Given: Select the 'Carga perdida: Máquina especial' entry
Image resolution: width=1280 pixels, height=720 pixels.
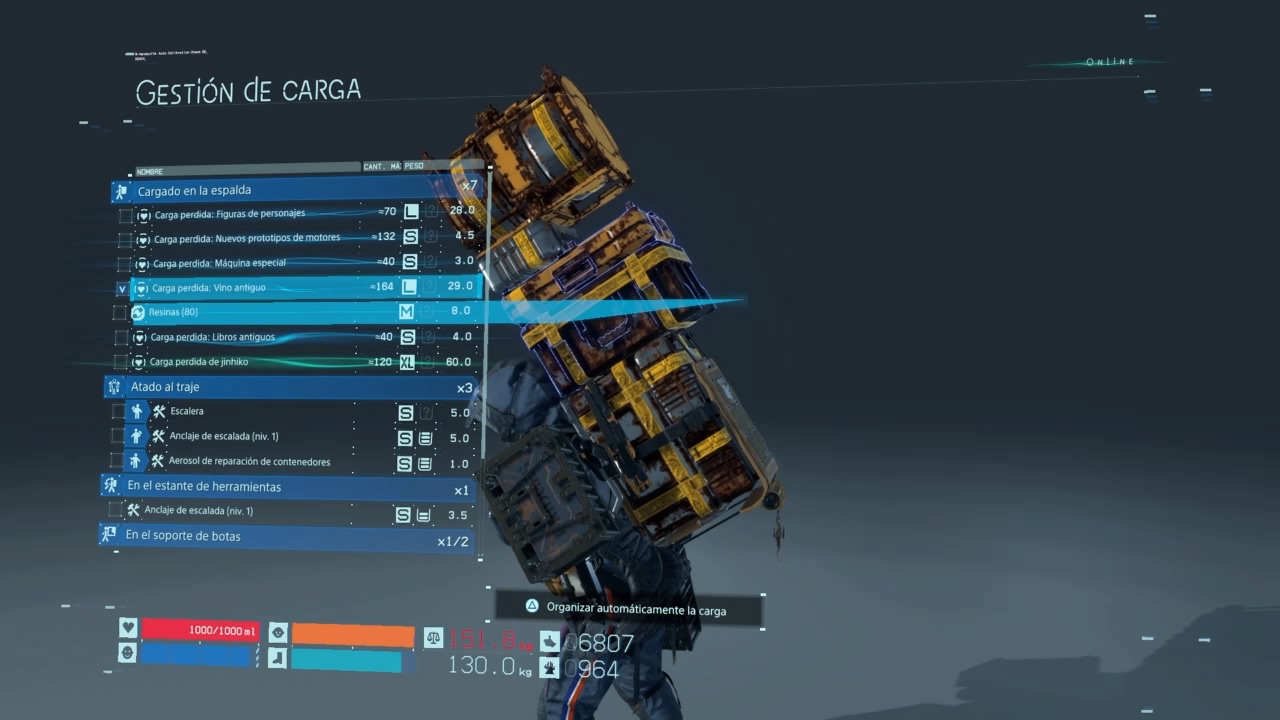Looking at the screenshot, I should click(218, 263).
